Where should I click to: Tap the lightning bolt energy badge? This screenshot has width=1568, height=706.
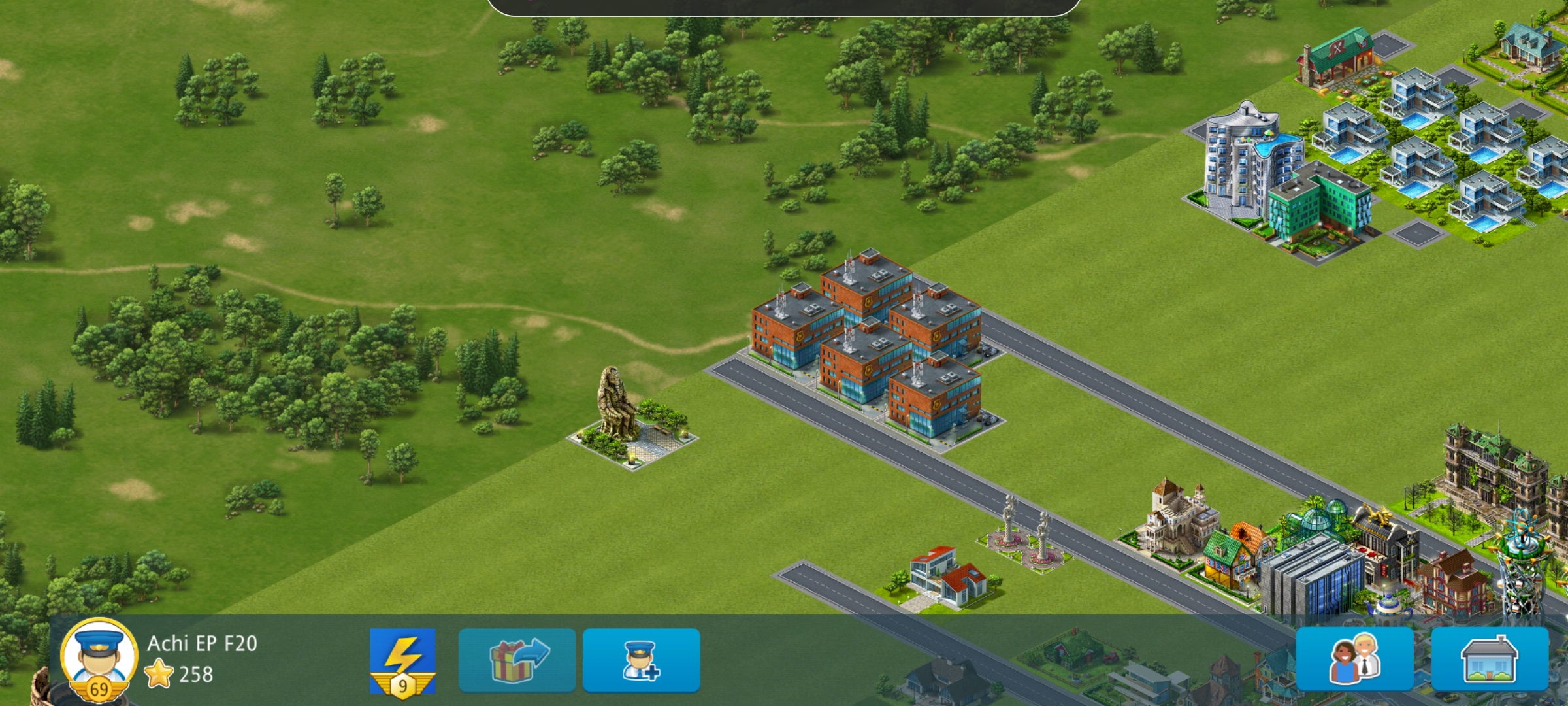coord(402,660)
